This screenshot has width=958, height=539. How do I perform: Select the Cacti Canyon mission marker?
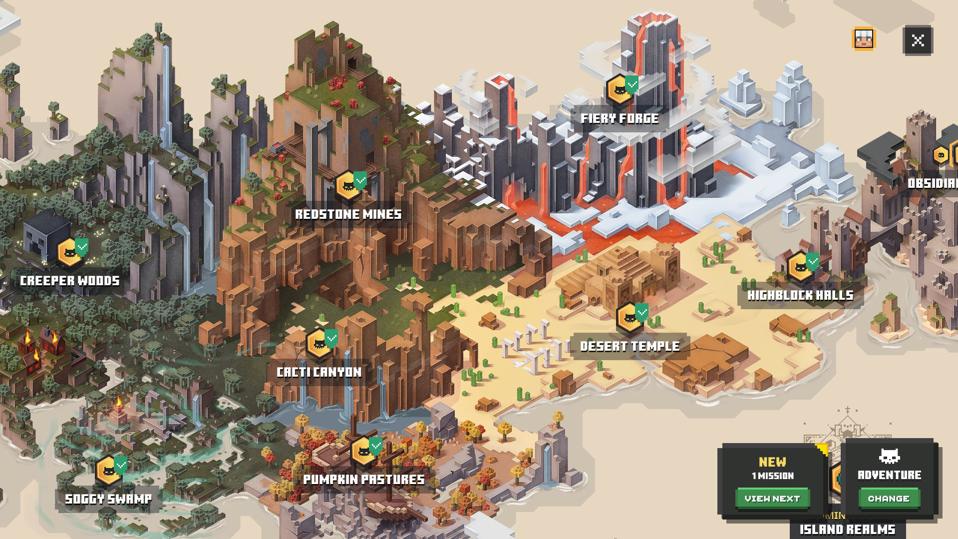(x=320, y=344)
